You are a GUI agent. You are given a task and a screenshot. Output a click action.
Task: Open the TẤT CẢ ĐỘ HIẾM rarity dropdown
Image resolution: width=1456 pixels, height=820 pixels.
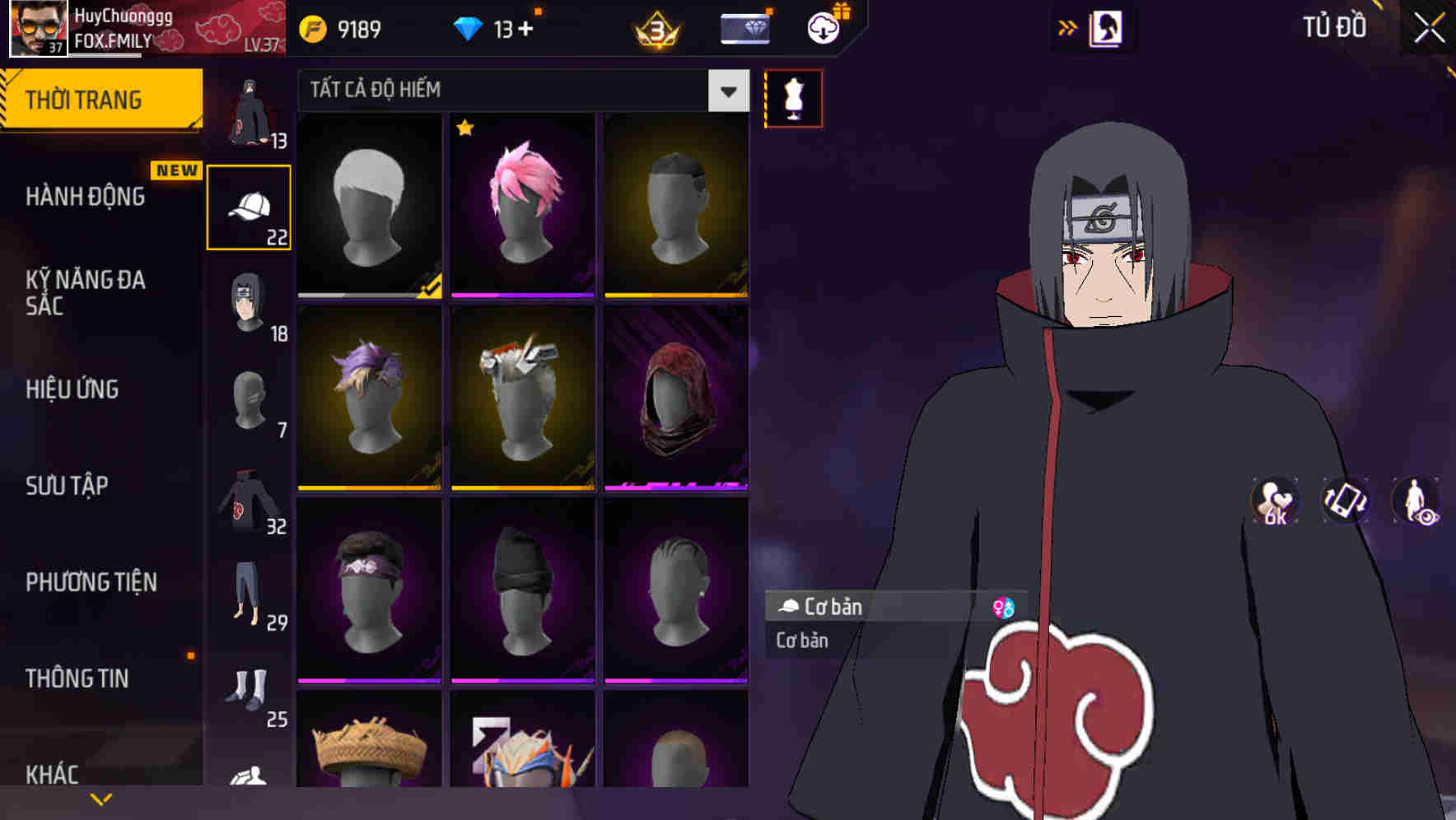[x=519, y=91]
